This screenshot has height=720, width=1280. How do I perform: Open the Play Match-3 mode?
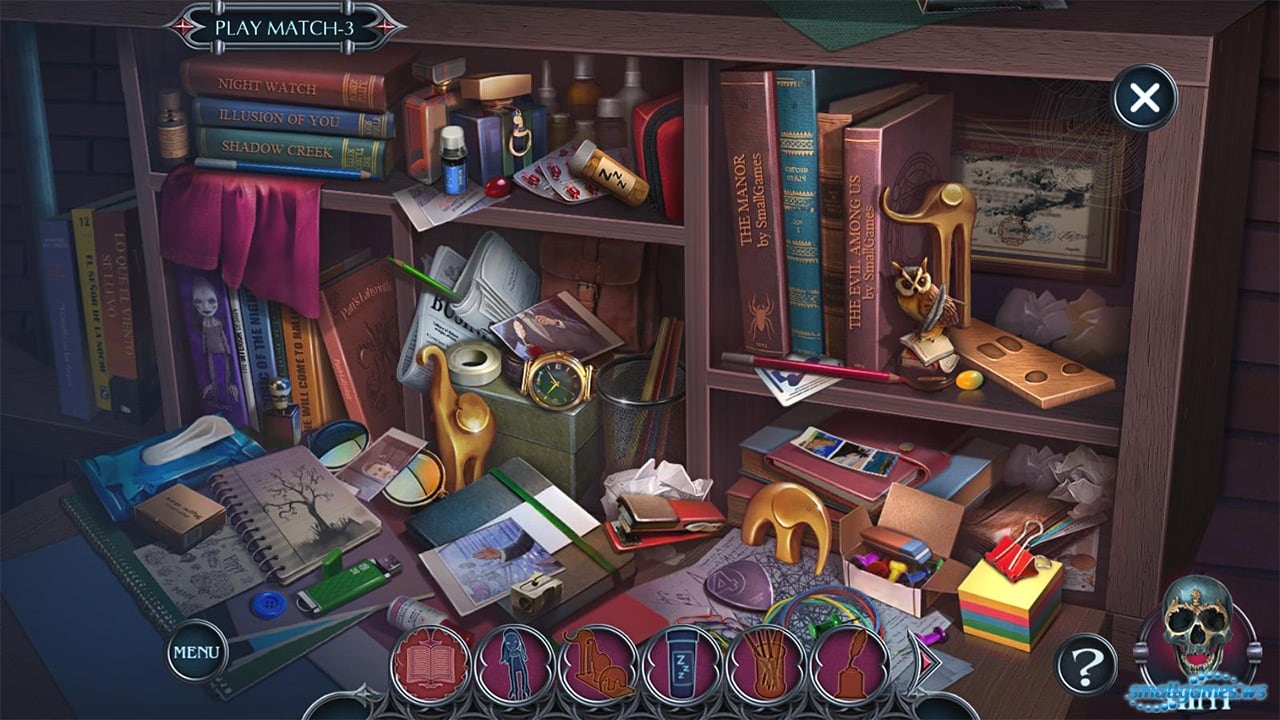[284, 27]
